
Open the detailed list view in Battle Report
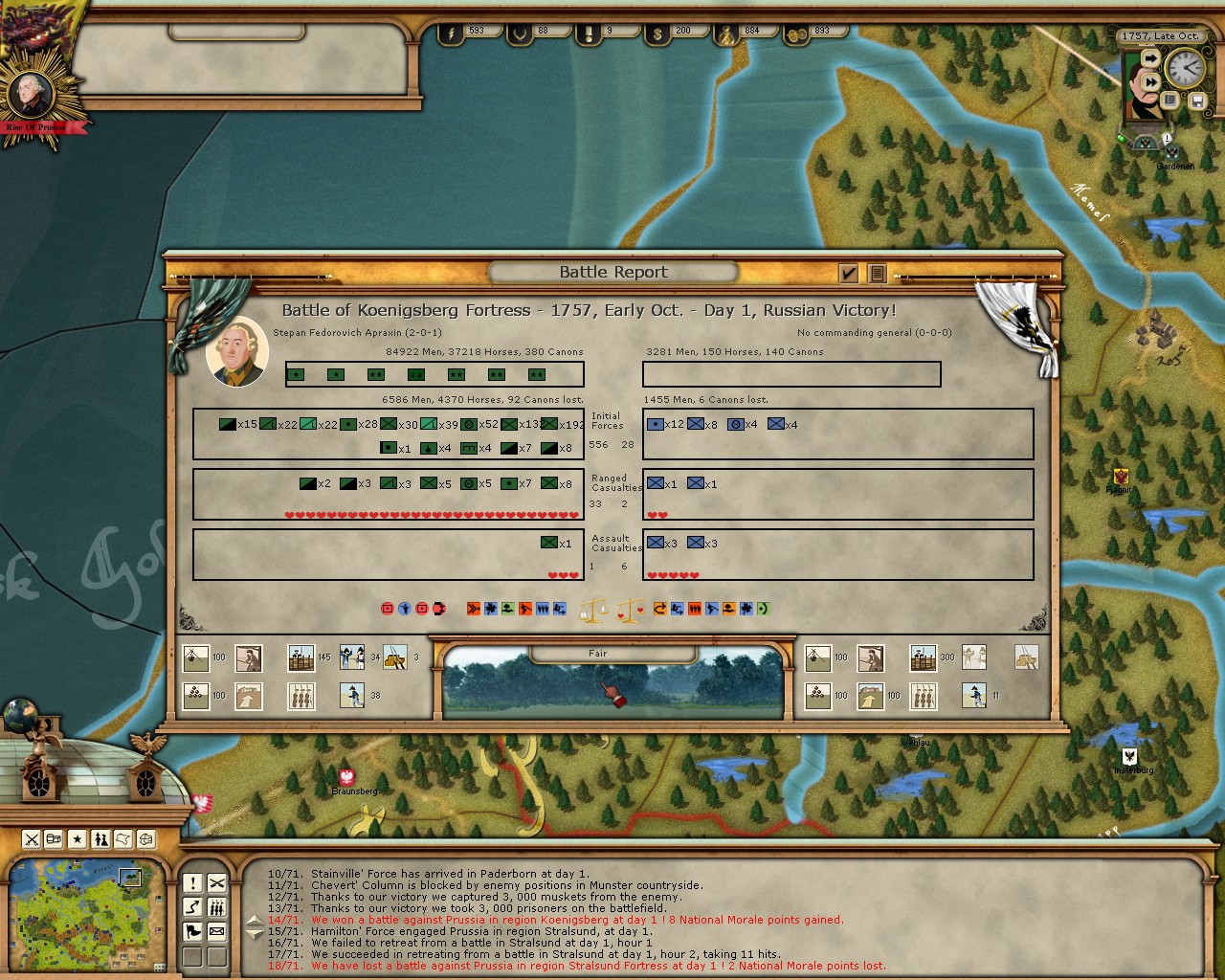tap(876, 274)
